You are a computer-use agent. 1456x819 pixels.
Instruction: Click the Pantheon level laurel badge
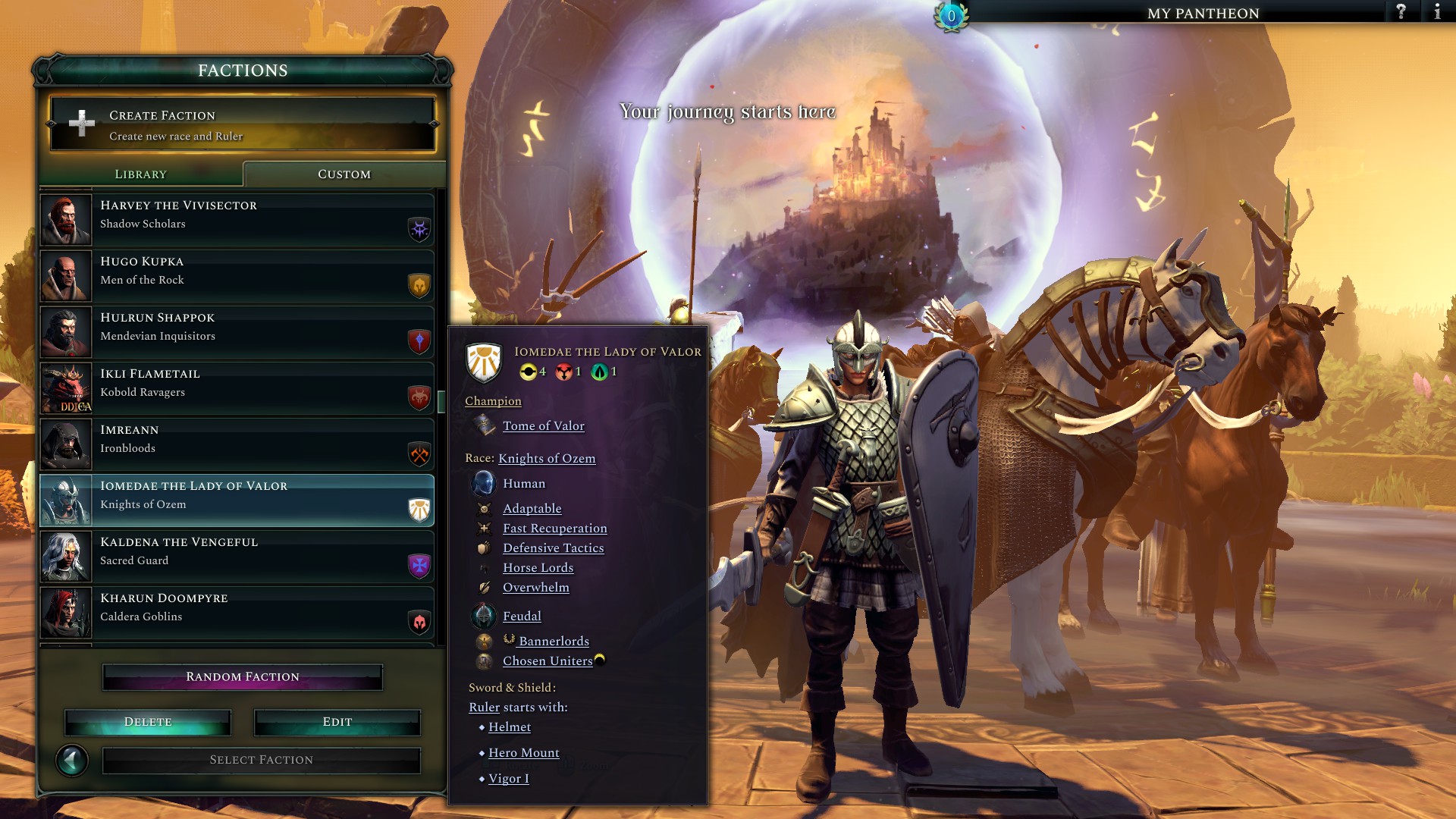950,15
